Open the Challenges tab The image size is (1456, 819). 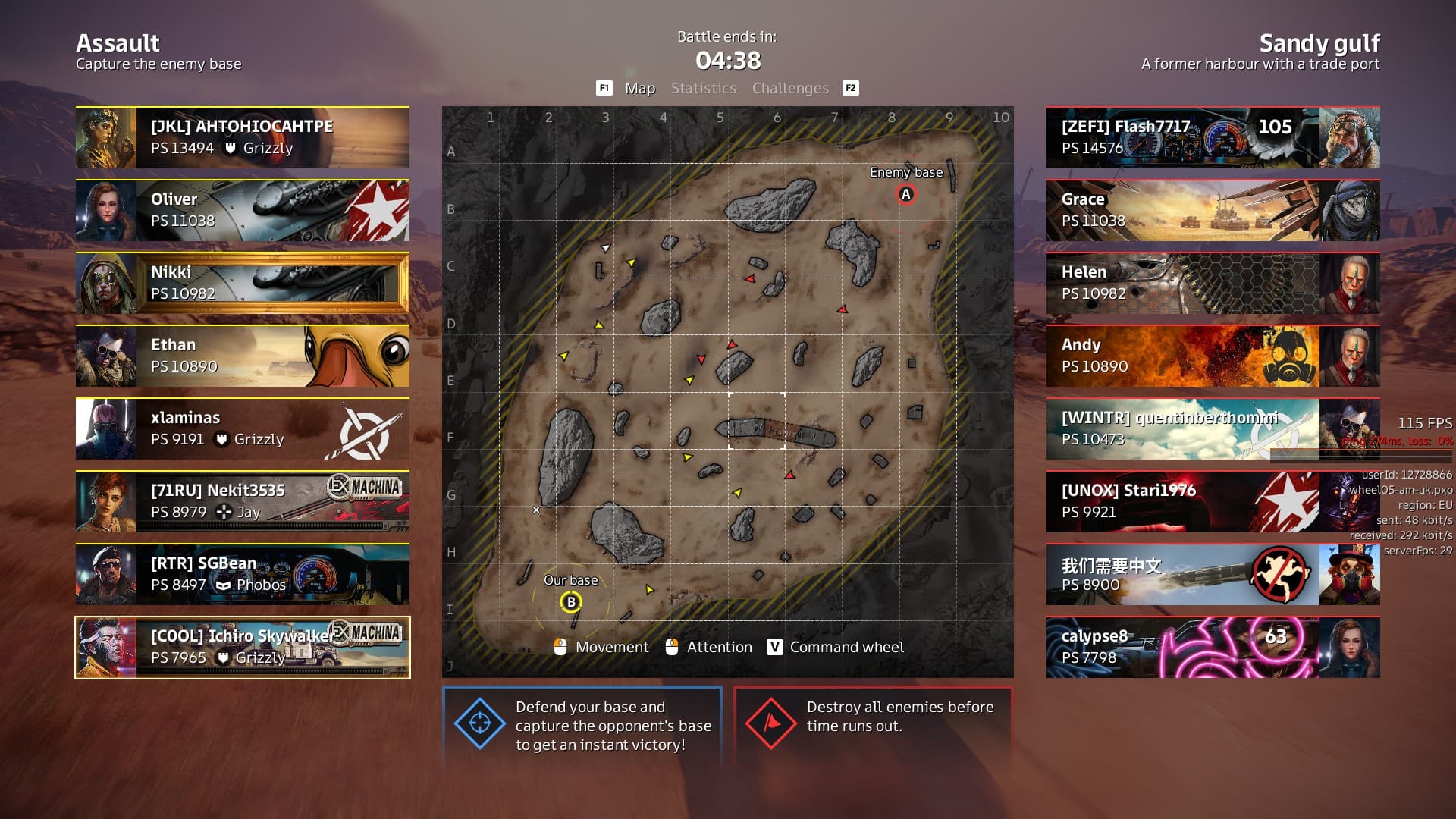pos(790,88)
